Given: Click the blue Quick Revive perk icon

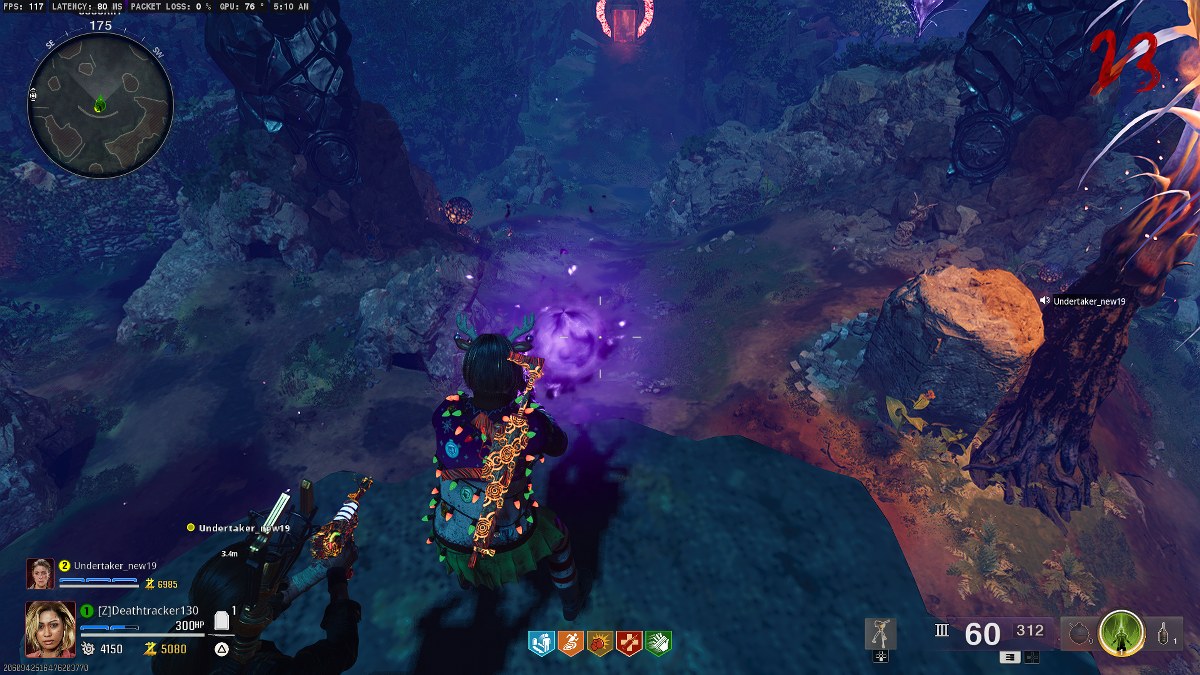Looking at the screenshot, I should 541,643.
